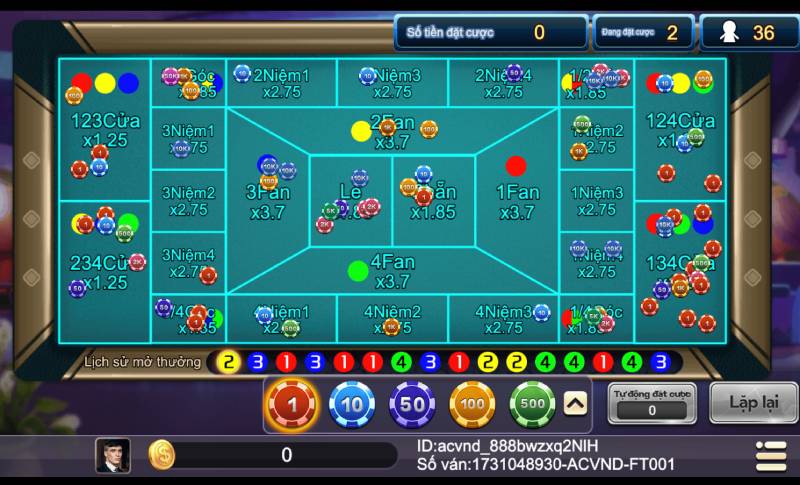Place a bet on 4Fan x3.7
Screen dimensions: 800x485
[x=392, y=271]
